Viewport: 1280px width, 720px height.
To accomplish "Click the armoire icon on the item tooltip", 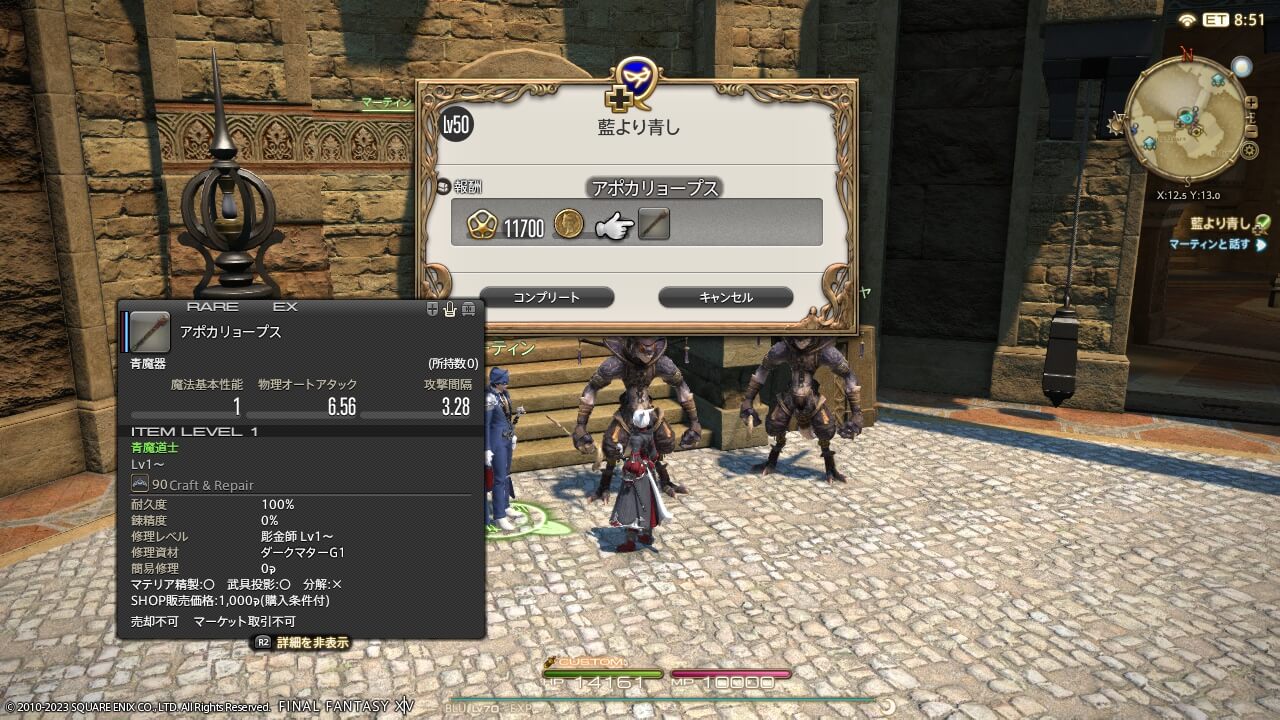I will pos(468,309).
